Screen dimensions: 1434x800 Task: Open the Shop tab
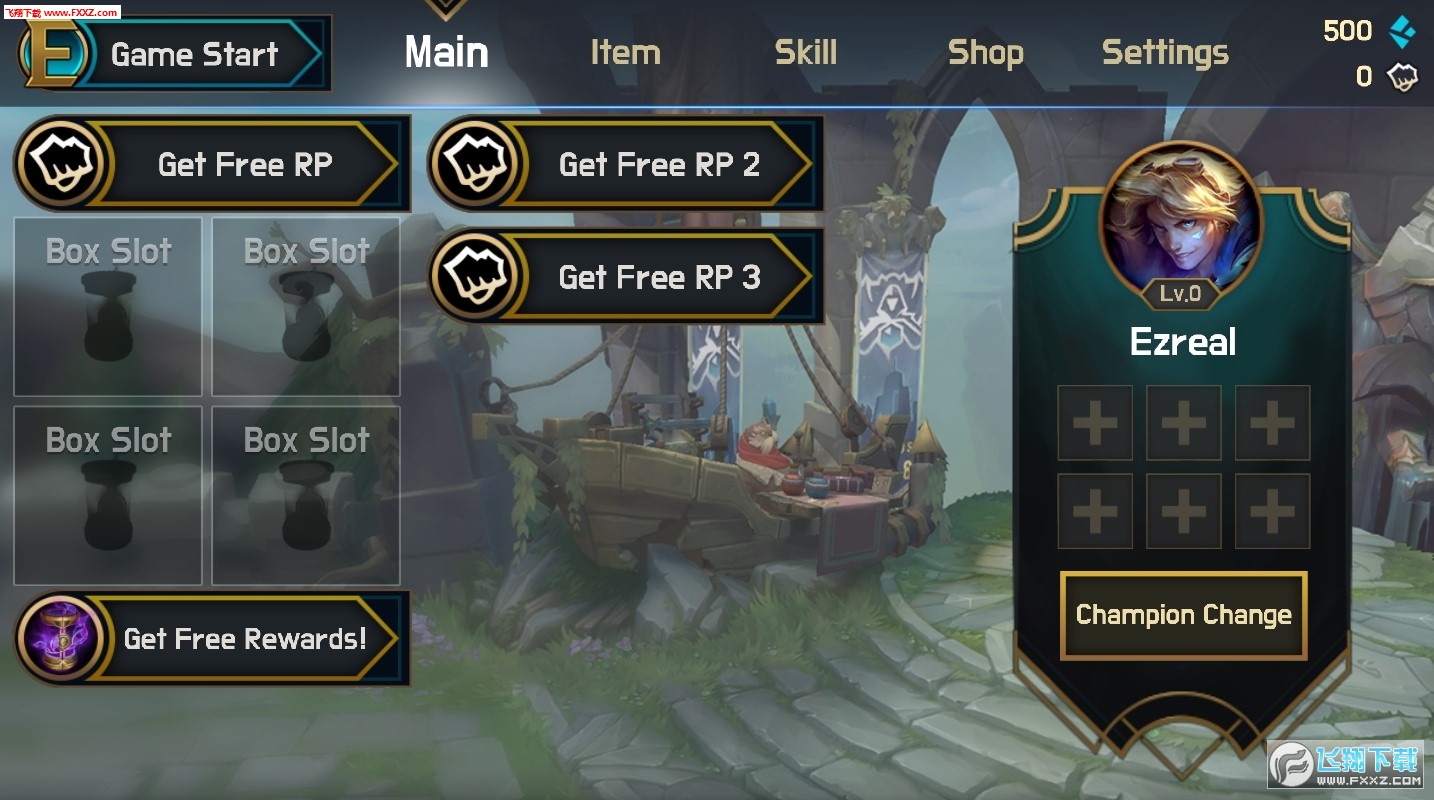[985, 53]
